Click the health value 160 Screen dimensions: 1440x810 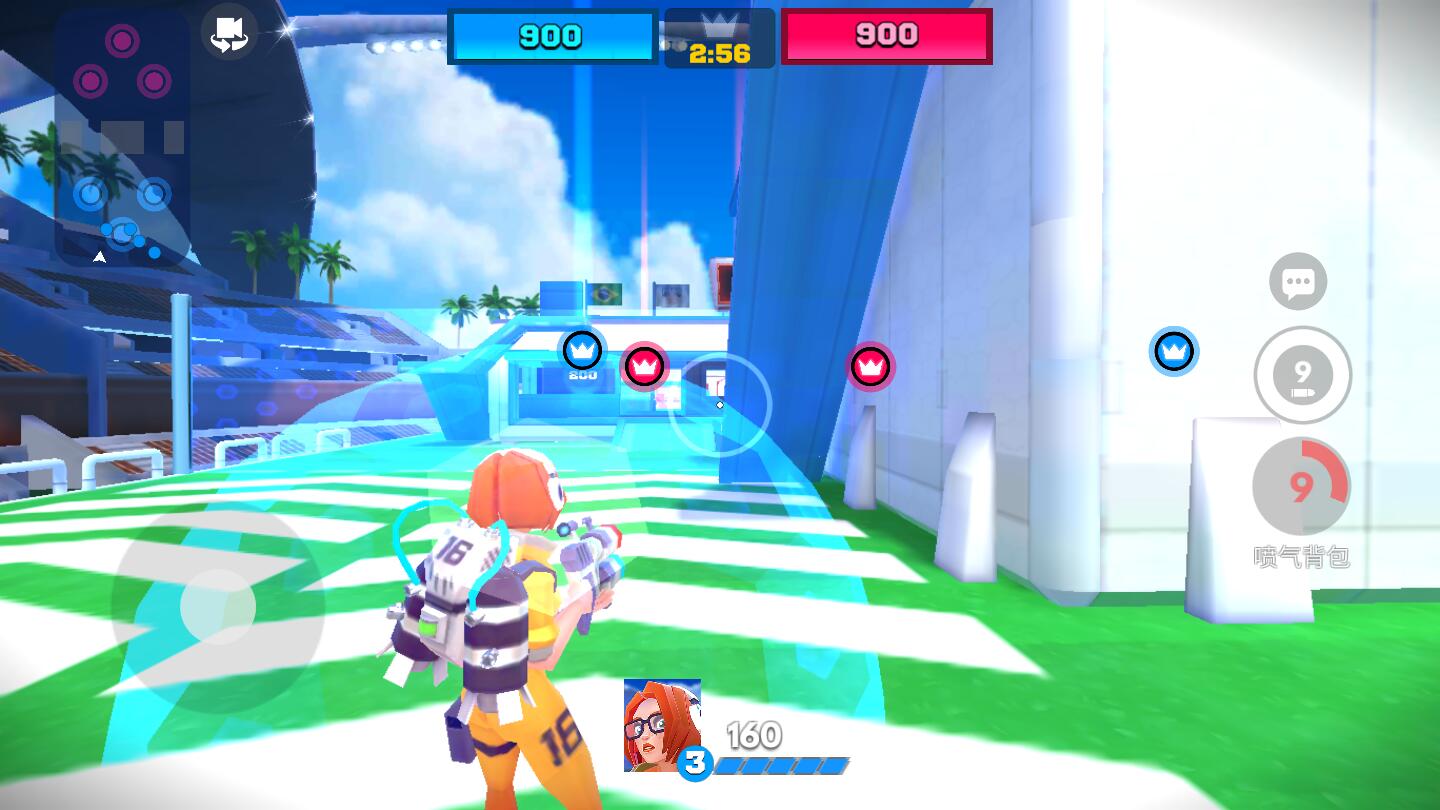click(x=756, y=734)
